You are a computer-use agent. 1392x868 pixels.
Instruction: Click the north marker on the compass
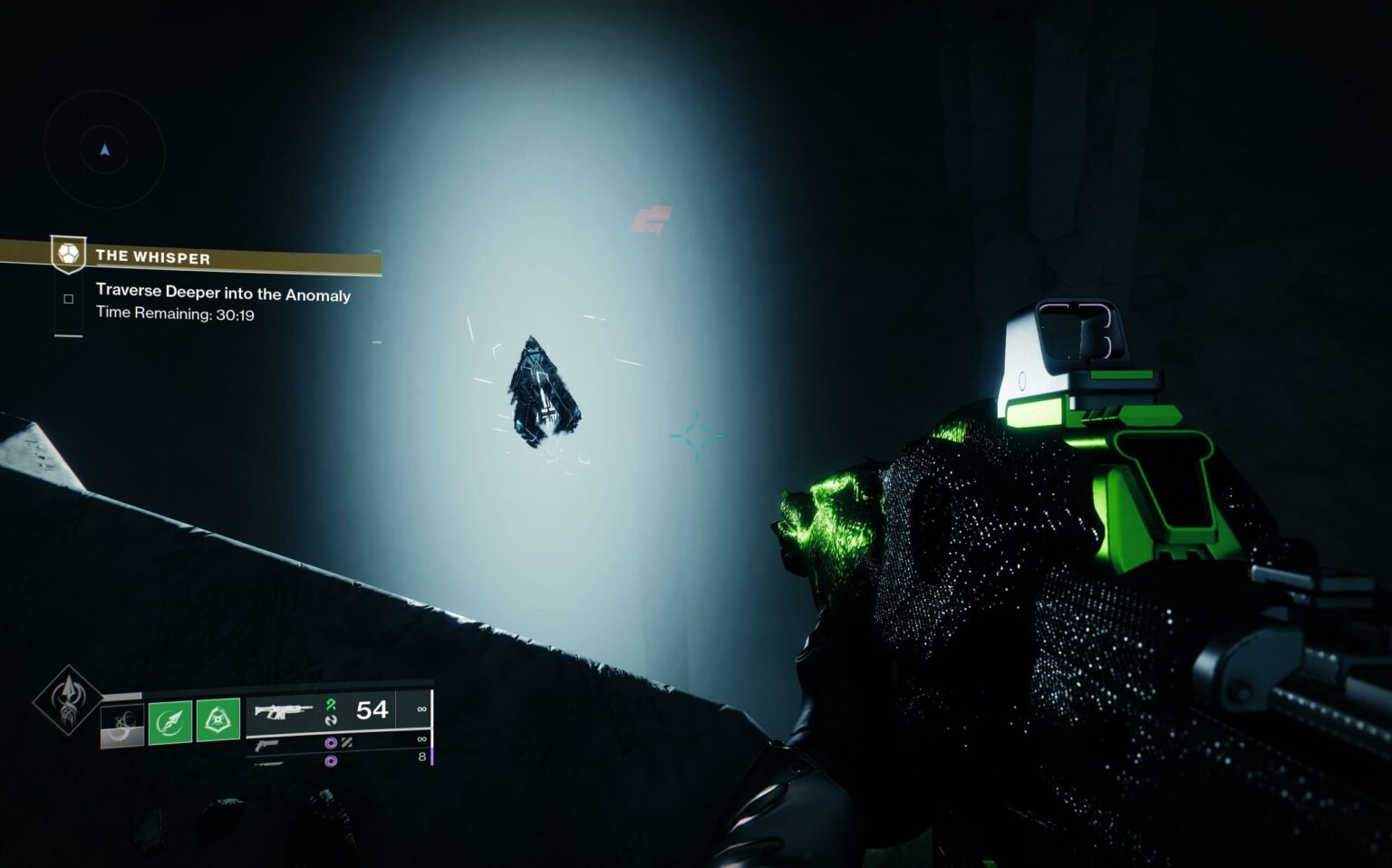click(104, 151)
